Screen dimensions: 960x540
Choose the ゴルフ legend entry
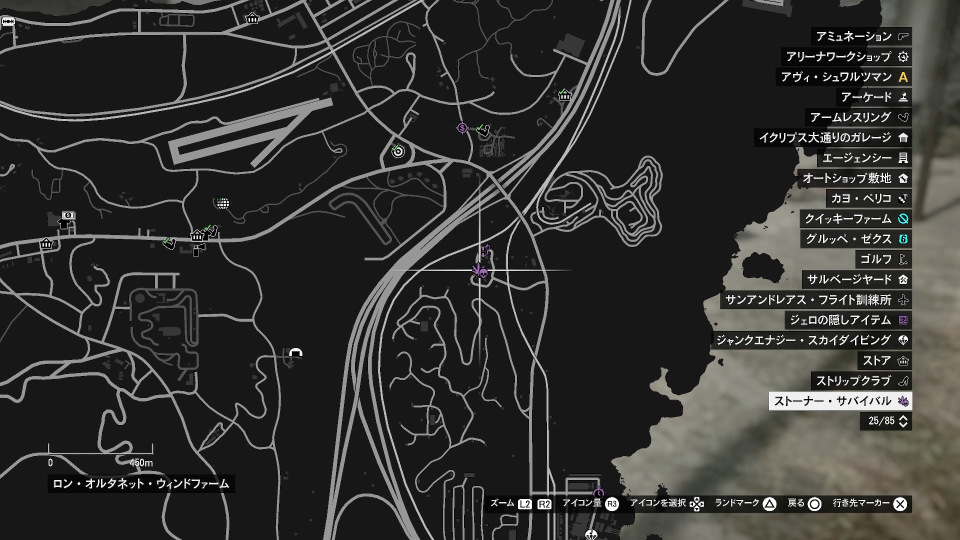[883, 259]
